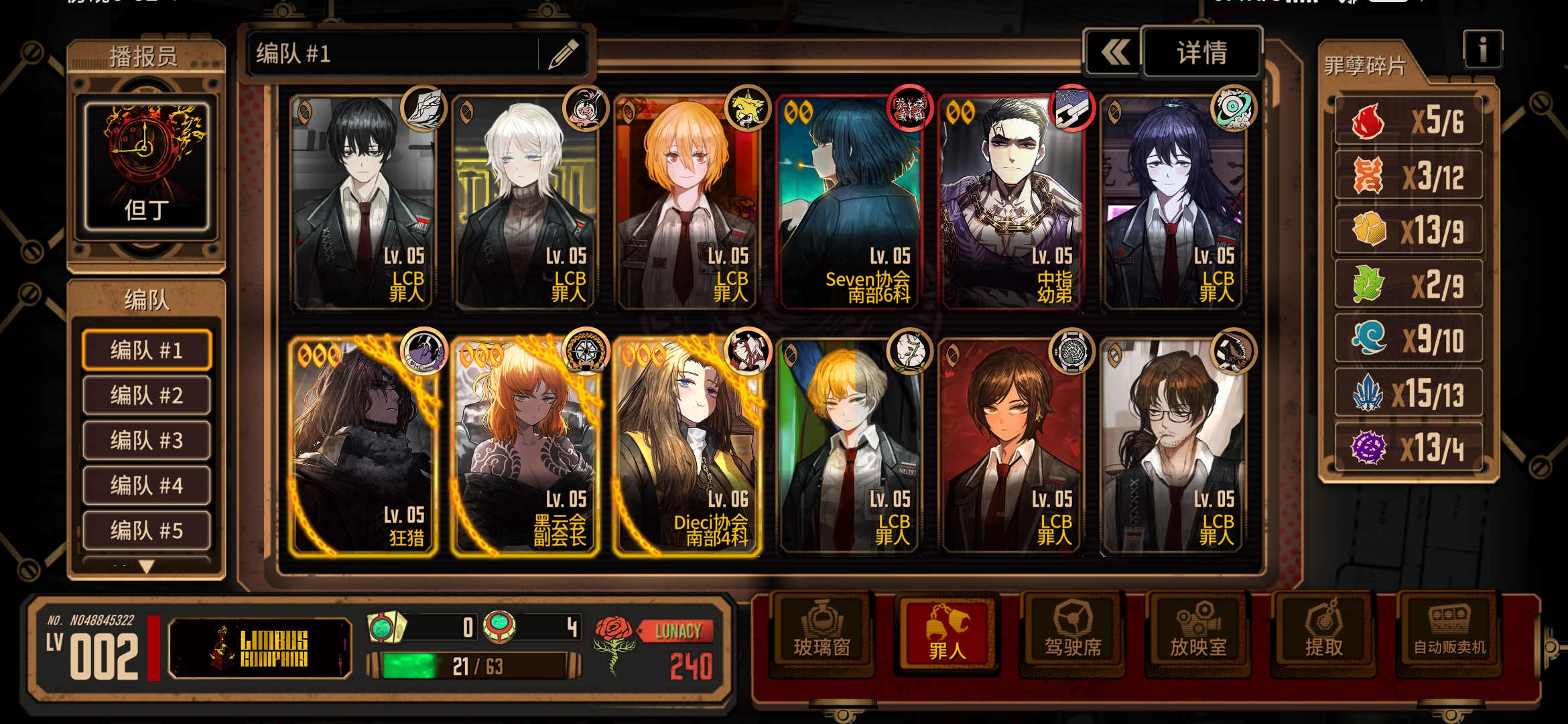This screenshot has width=1568, height=724.
Task: Edit the team name with the pencil icon
Action: (x=563, y=54)
